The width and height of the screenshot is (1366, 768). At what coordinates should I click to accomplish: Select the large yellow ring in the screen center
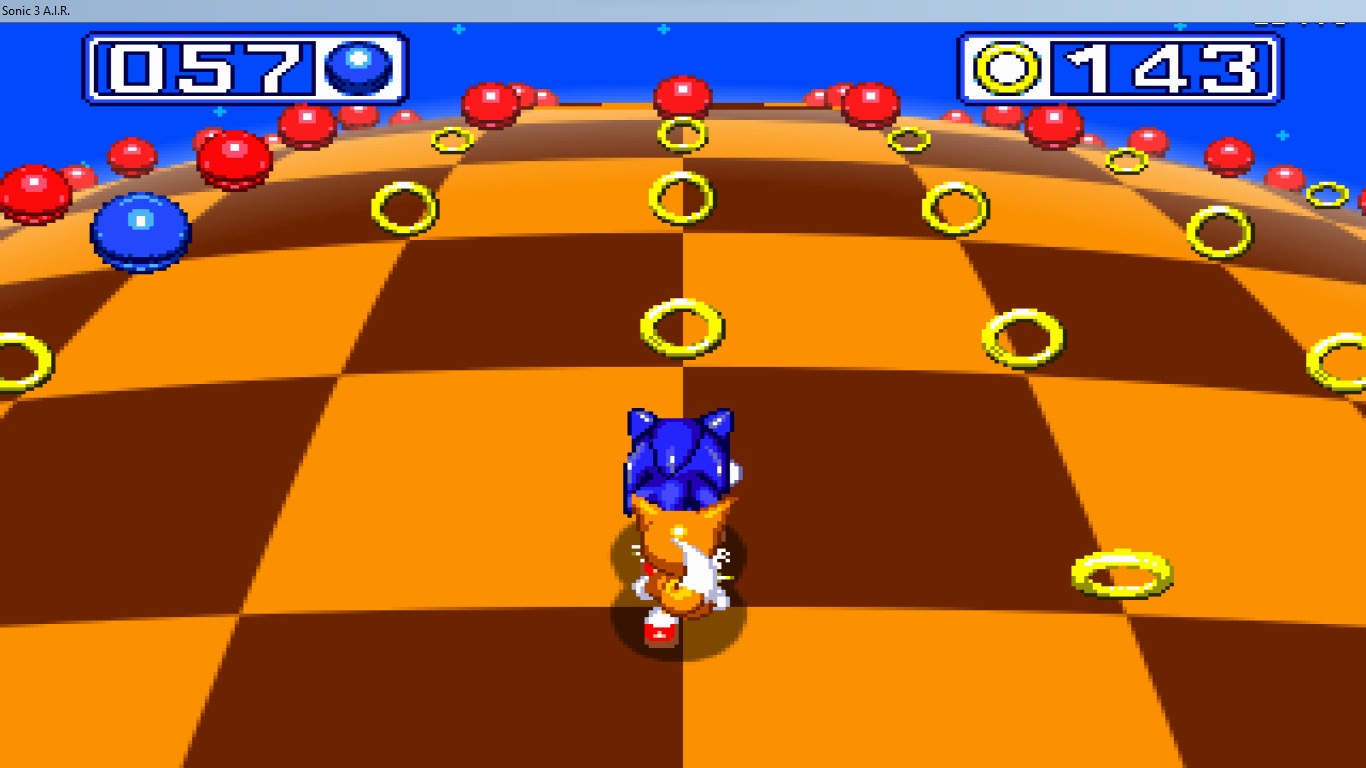681,327
